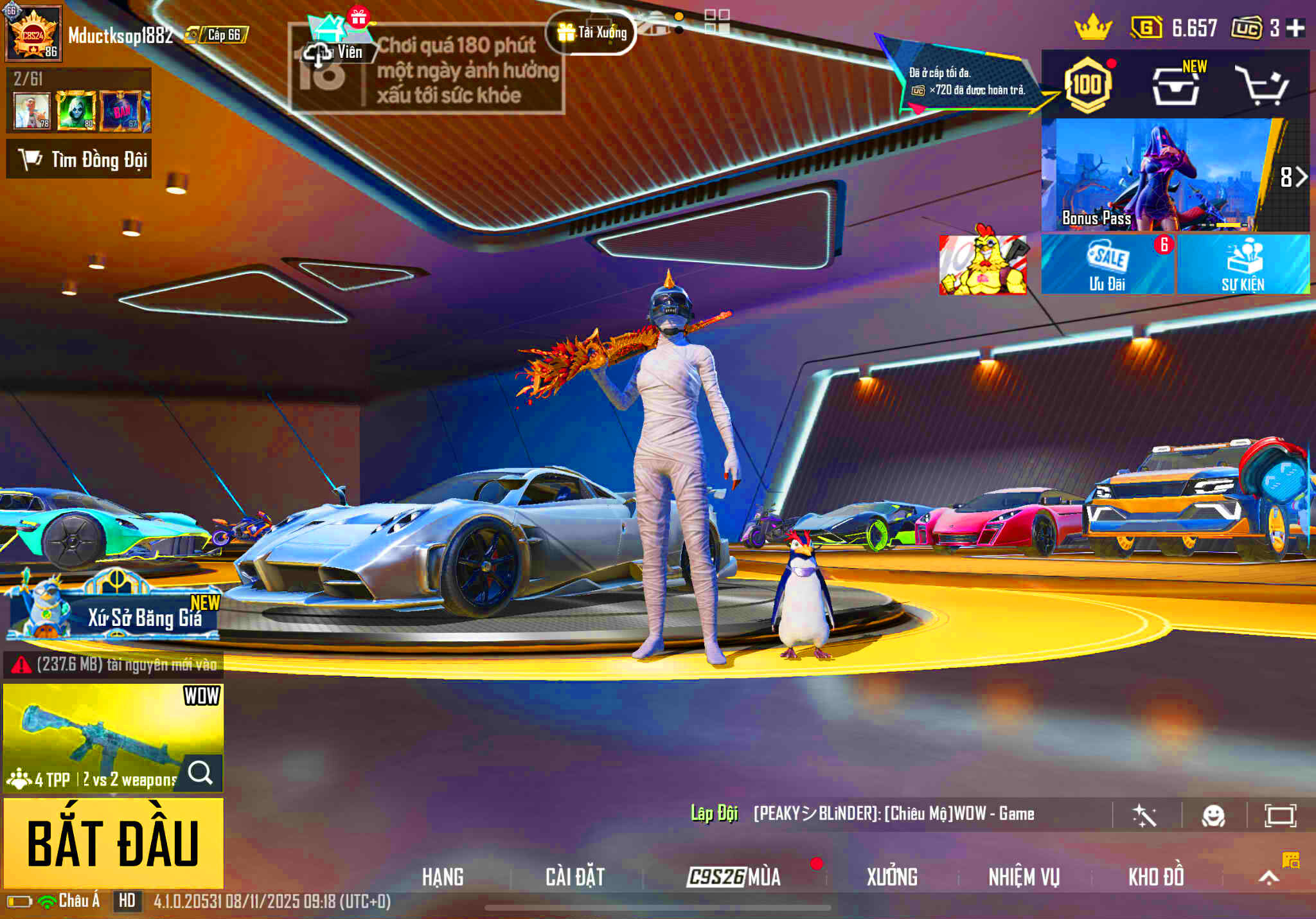View NHIỆM VỤ missions

click(x=1024, y=877)
